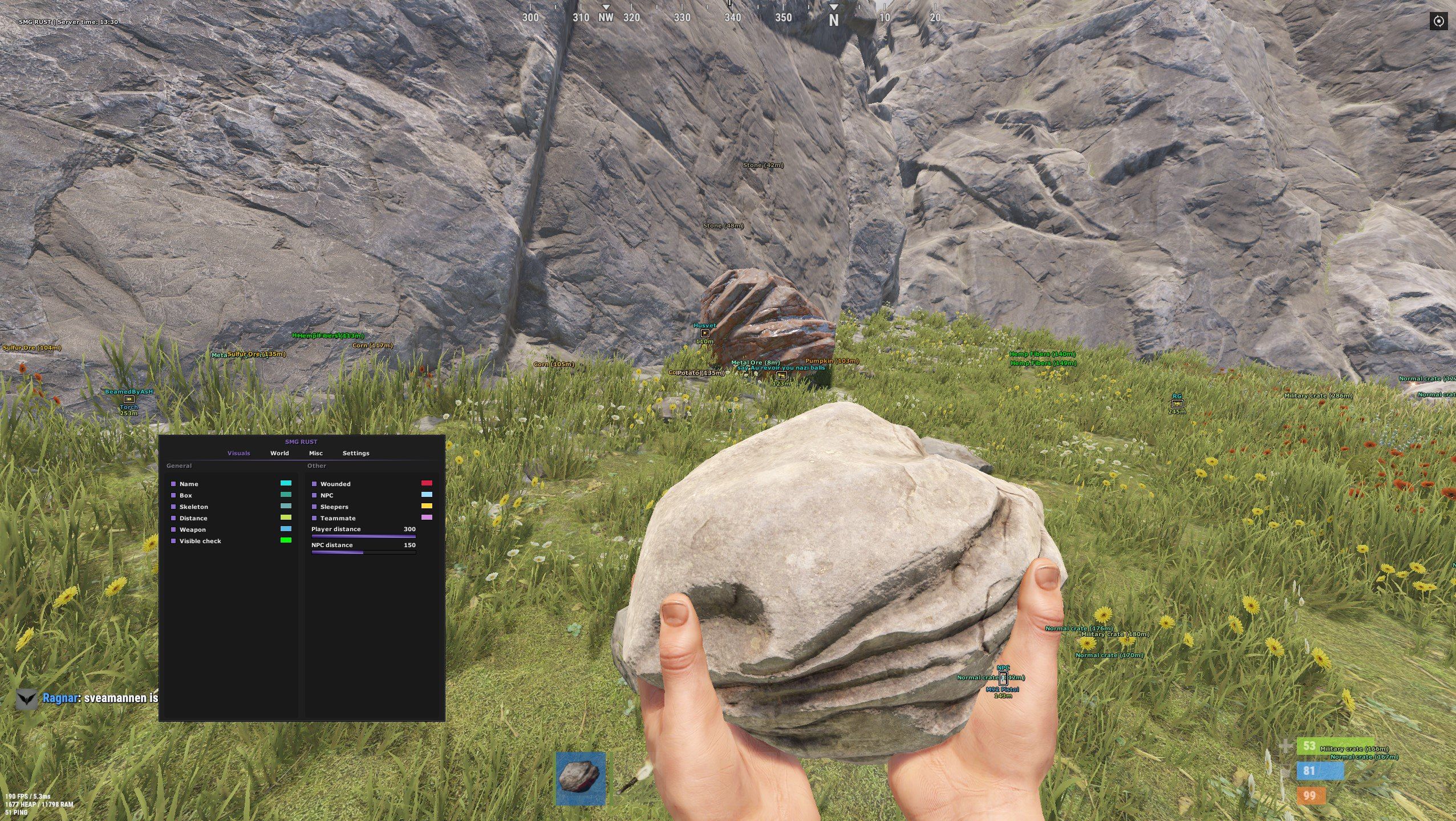
Task: Toggle the Distance checkbox
Action: click(173, 518)
